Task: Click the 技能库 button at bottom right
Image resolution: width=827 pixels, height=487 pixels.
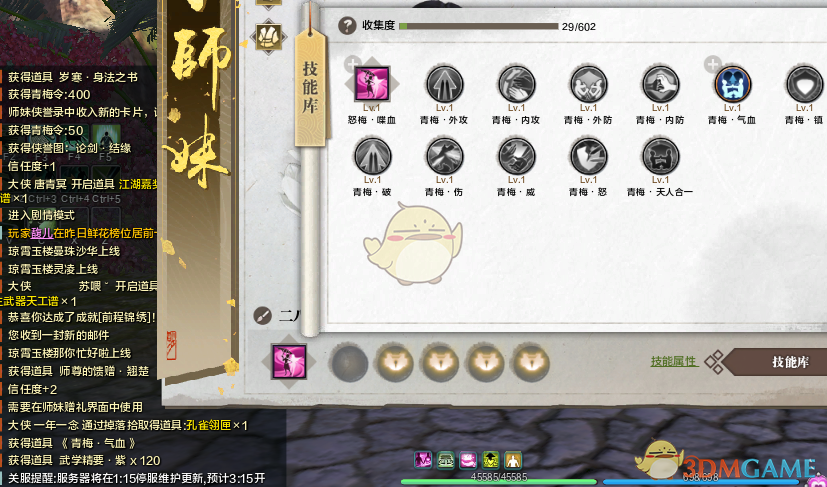Action: coord(783,362)
